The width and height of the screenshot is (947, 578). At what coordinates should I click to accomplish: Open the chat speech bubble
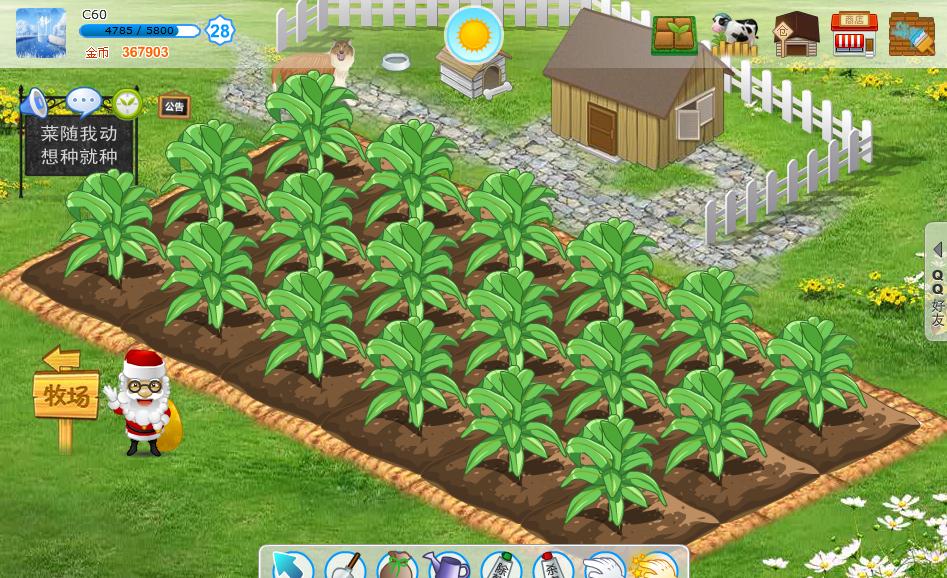coord(83,102)
